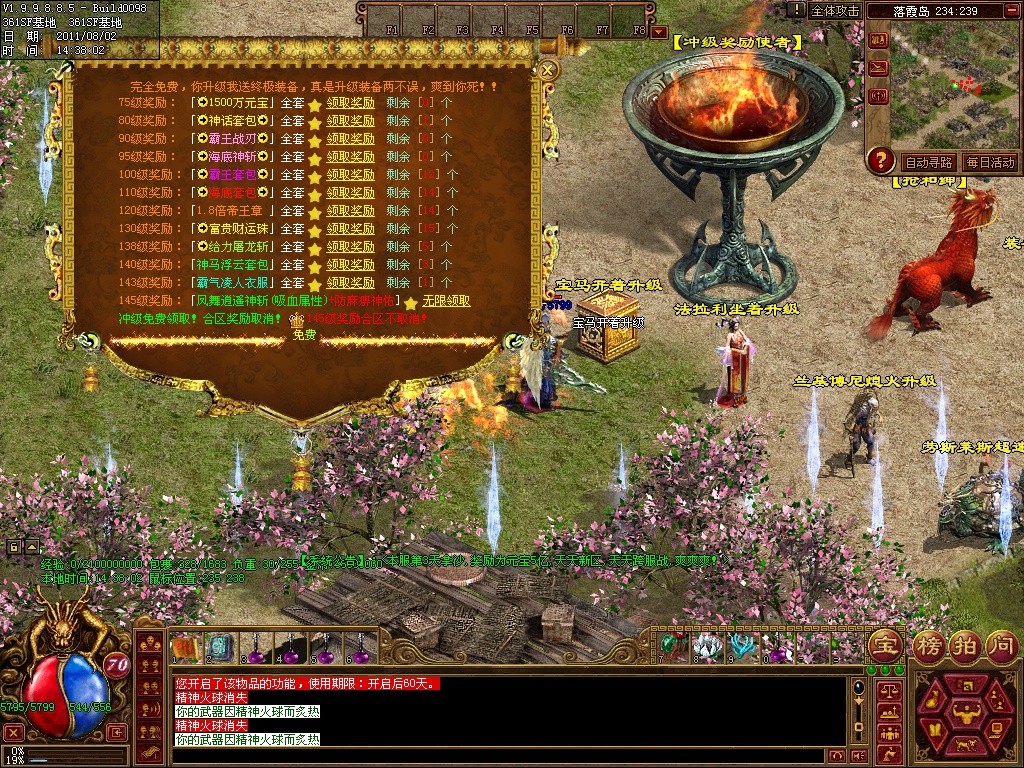
Task: Minimize the minimap panel
Action: click(x=1012, y=10)
